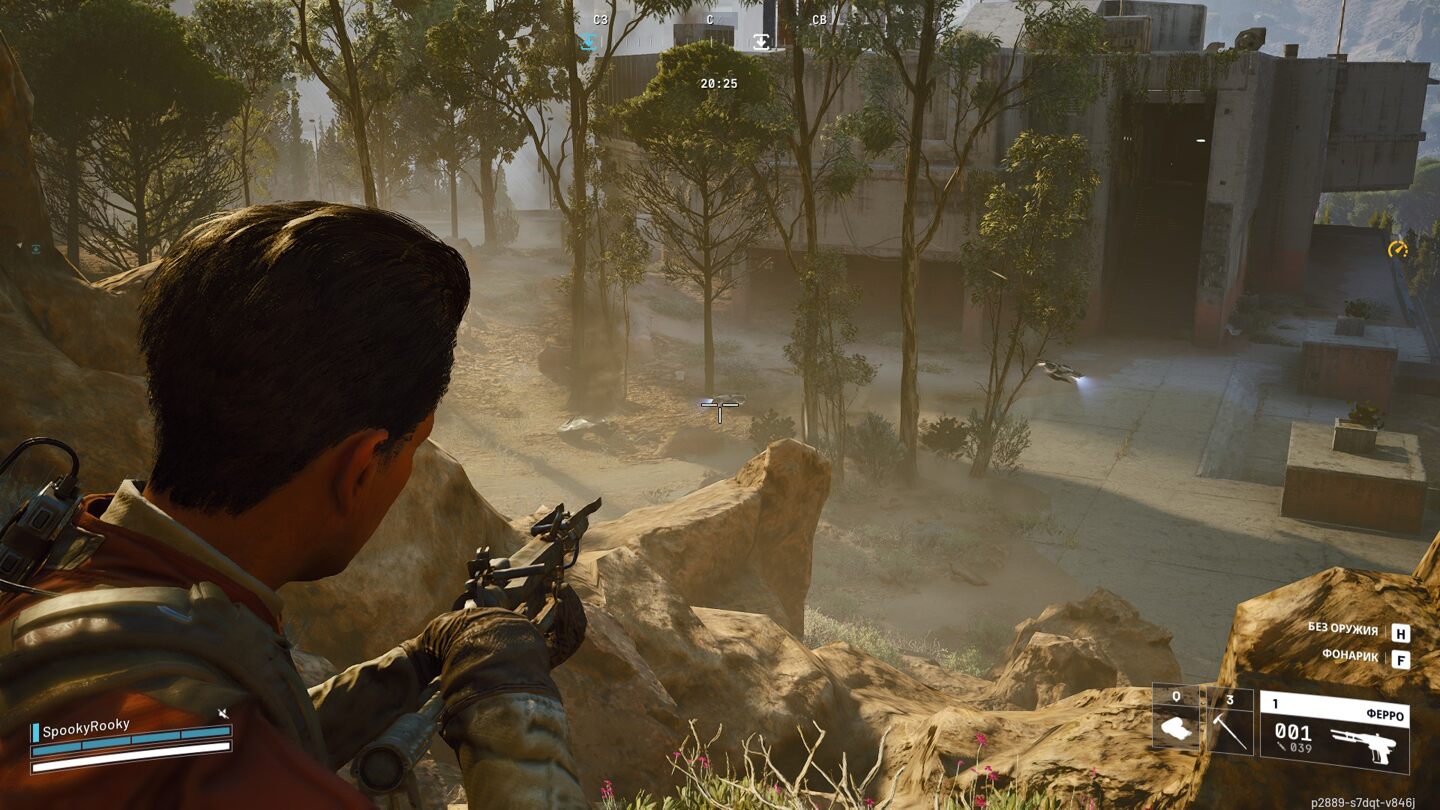Select the SpookyRooky player name

(86, 728)
